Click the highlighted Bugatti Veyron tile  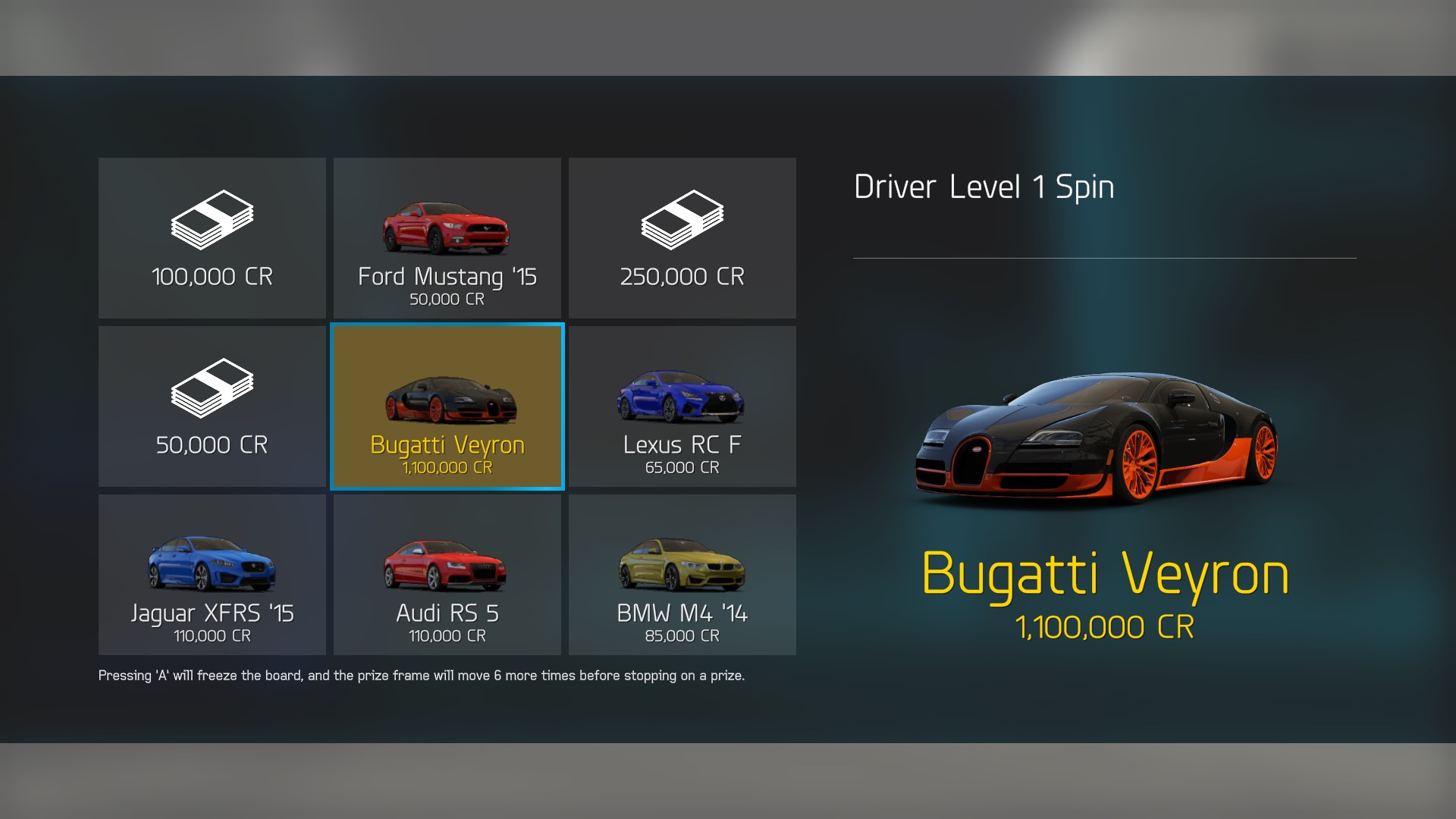[447, 406]
